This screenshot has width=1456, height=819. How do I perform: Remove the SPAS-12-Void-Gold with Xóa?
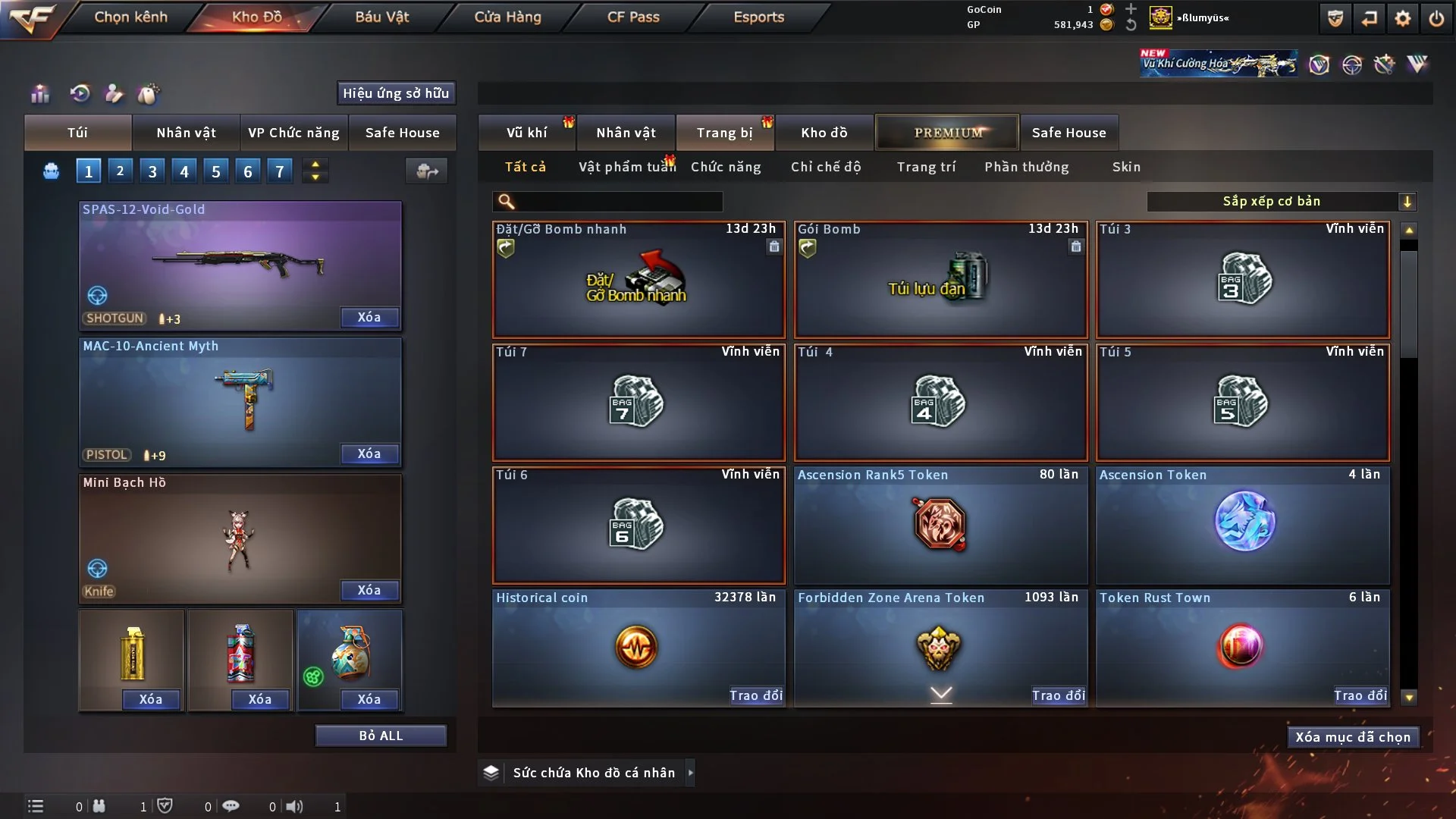(x=369, y=317)
